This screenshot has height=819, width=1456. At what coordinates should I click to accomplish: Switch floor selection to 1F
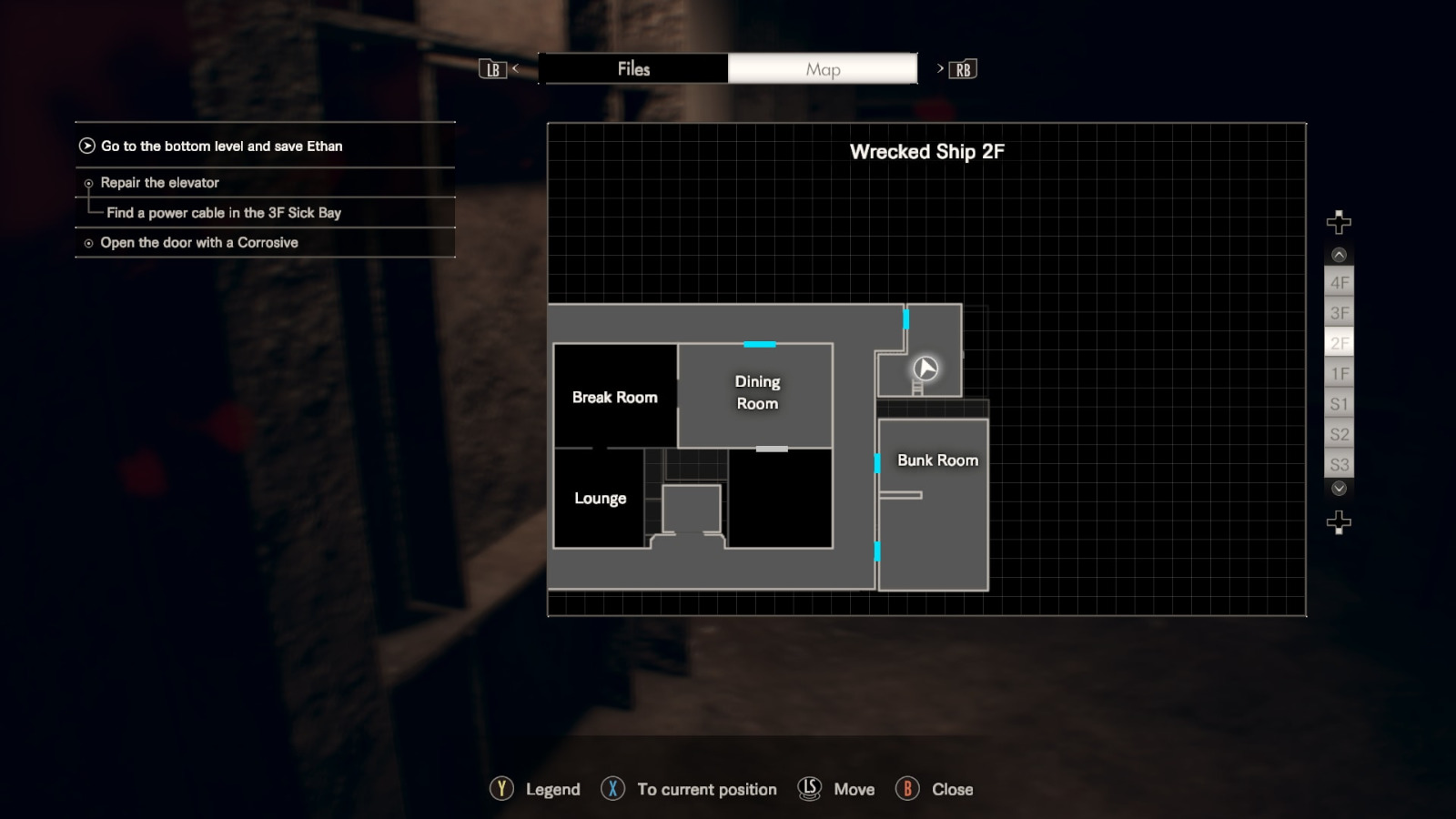click(x=1339, y=373)
